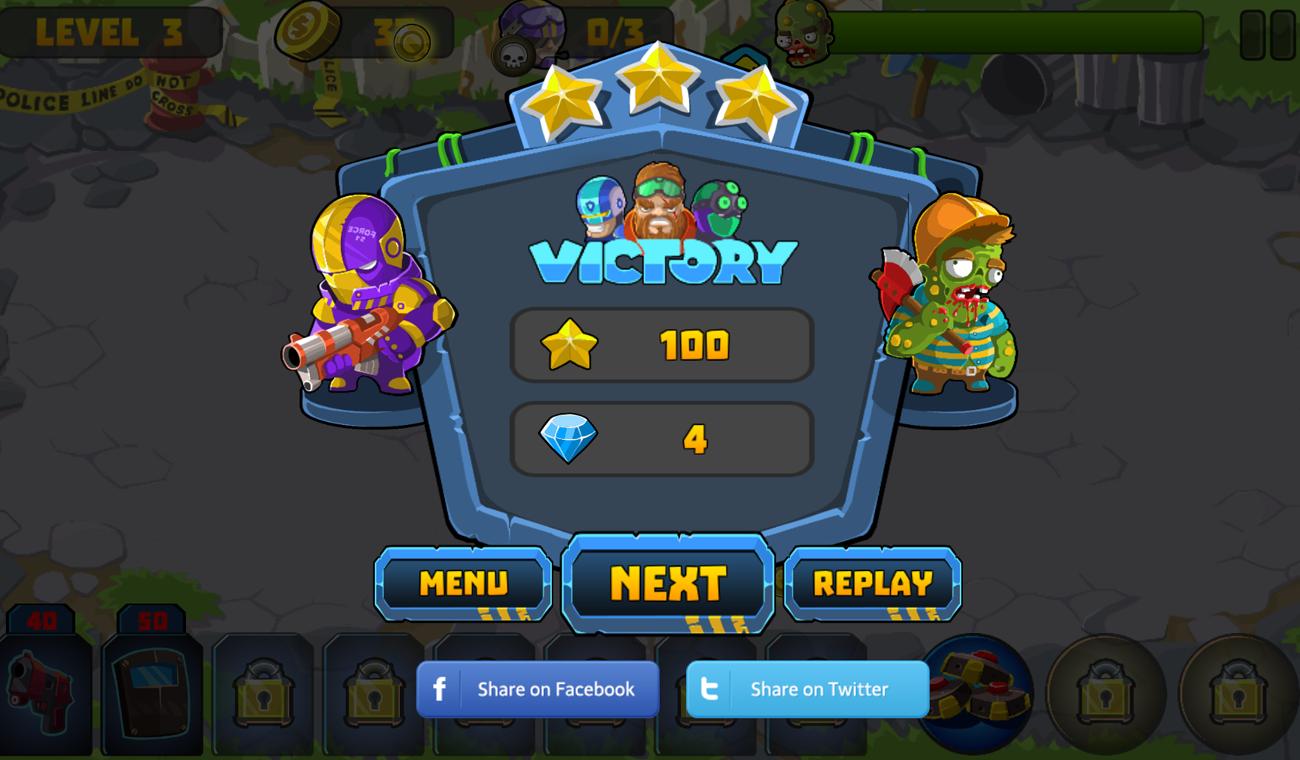The width and height of the screenshot is (1300, 760).
Task: Click the star reward icon showing 100
Action: pos(566,345)
